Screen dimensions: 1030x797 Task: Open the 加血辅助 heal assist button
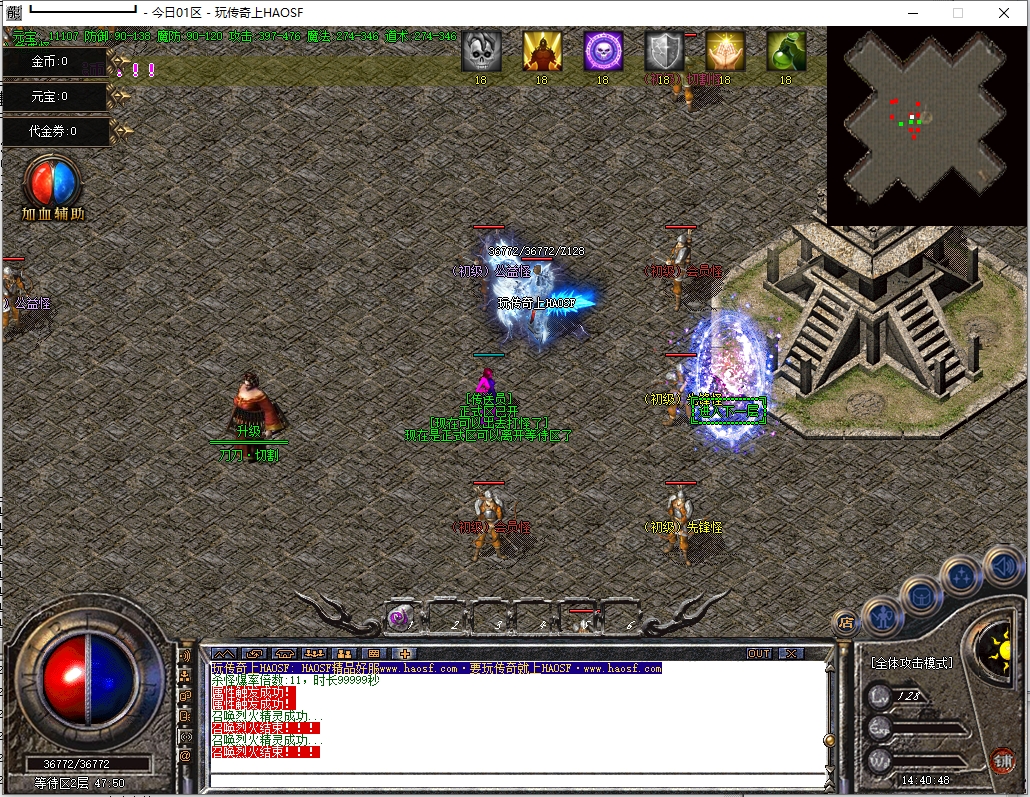tap(54, 186)
